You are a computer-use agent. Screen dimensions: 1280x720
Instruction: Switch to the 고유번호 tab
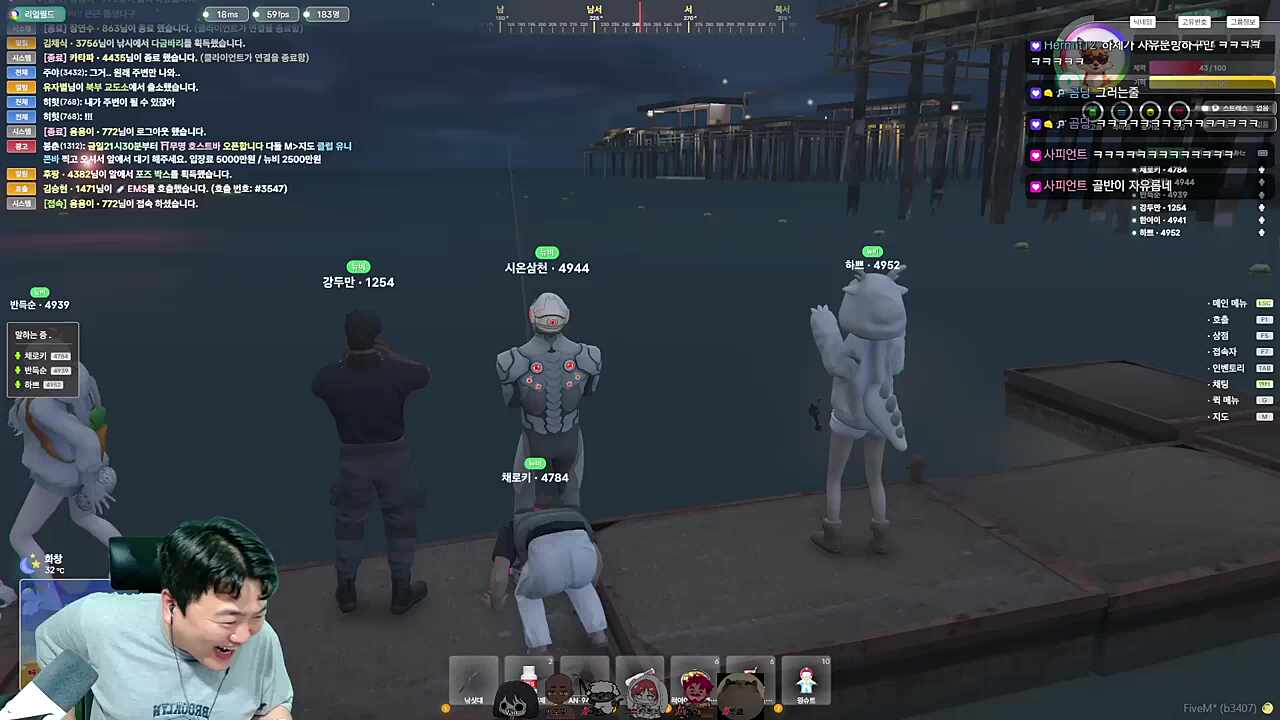(1193, 22)
